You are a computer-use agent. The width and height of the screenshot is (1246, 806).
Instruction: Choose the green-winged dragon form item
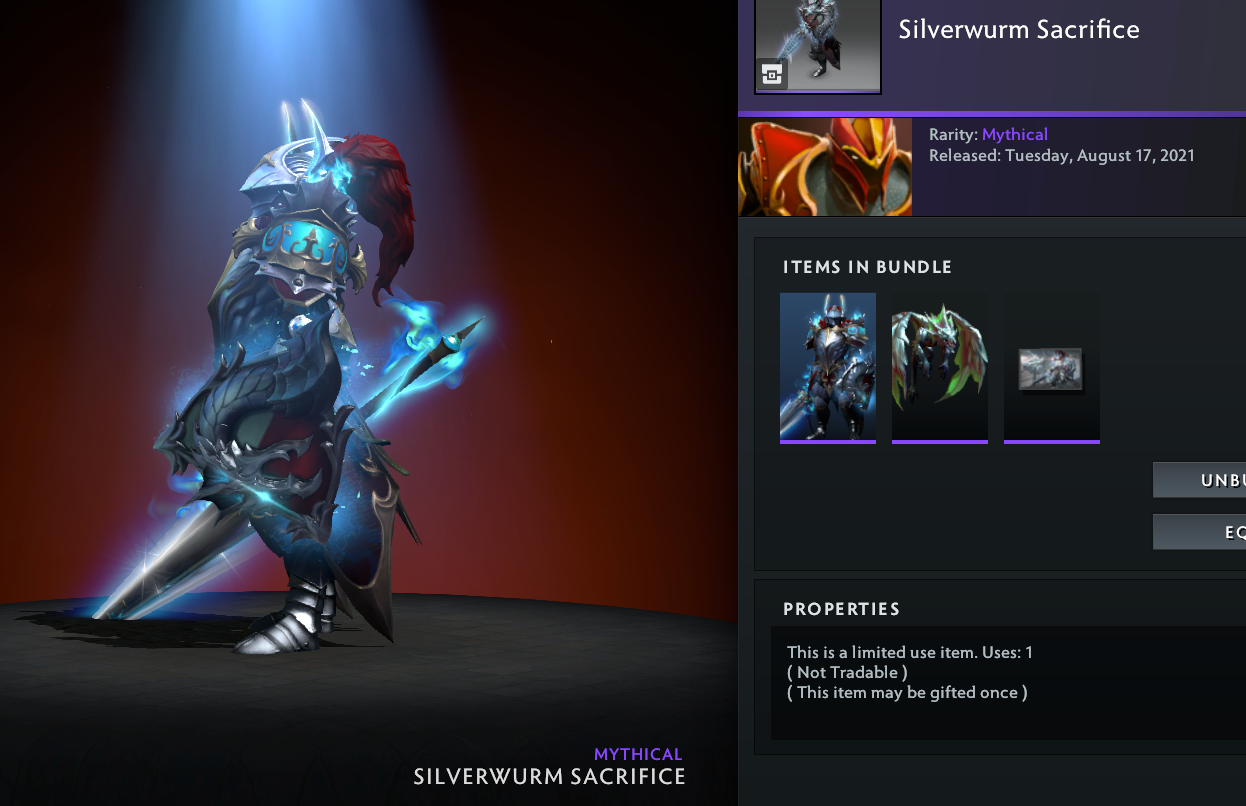coord(940,366)
